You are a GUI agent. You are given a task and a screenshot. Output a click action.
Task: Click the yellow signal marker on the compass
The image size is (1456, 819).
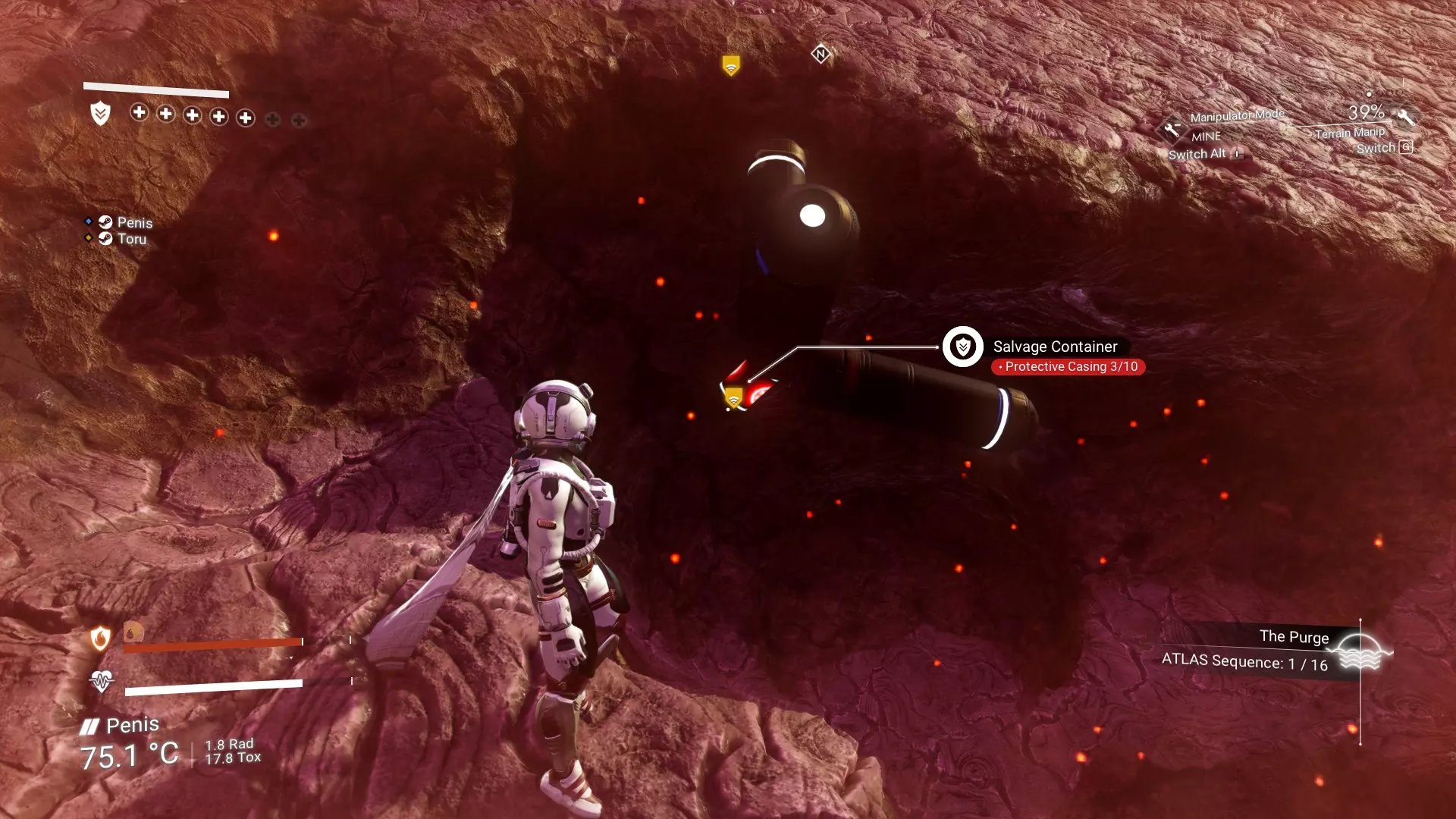[731, 65]
